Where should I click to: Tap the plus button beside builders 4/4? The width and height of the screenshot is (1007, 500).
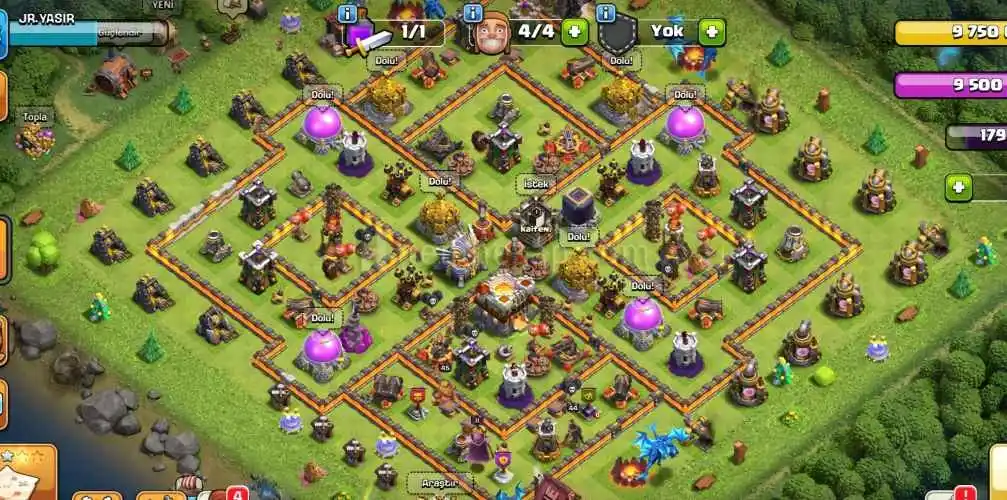(x=575, y=31)
